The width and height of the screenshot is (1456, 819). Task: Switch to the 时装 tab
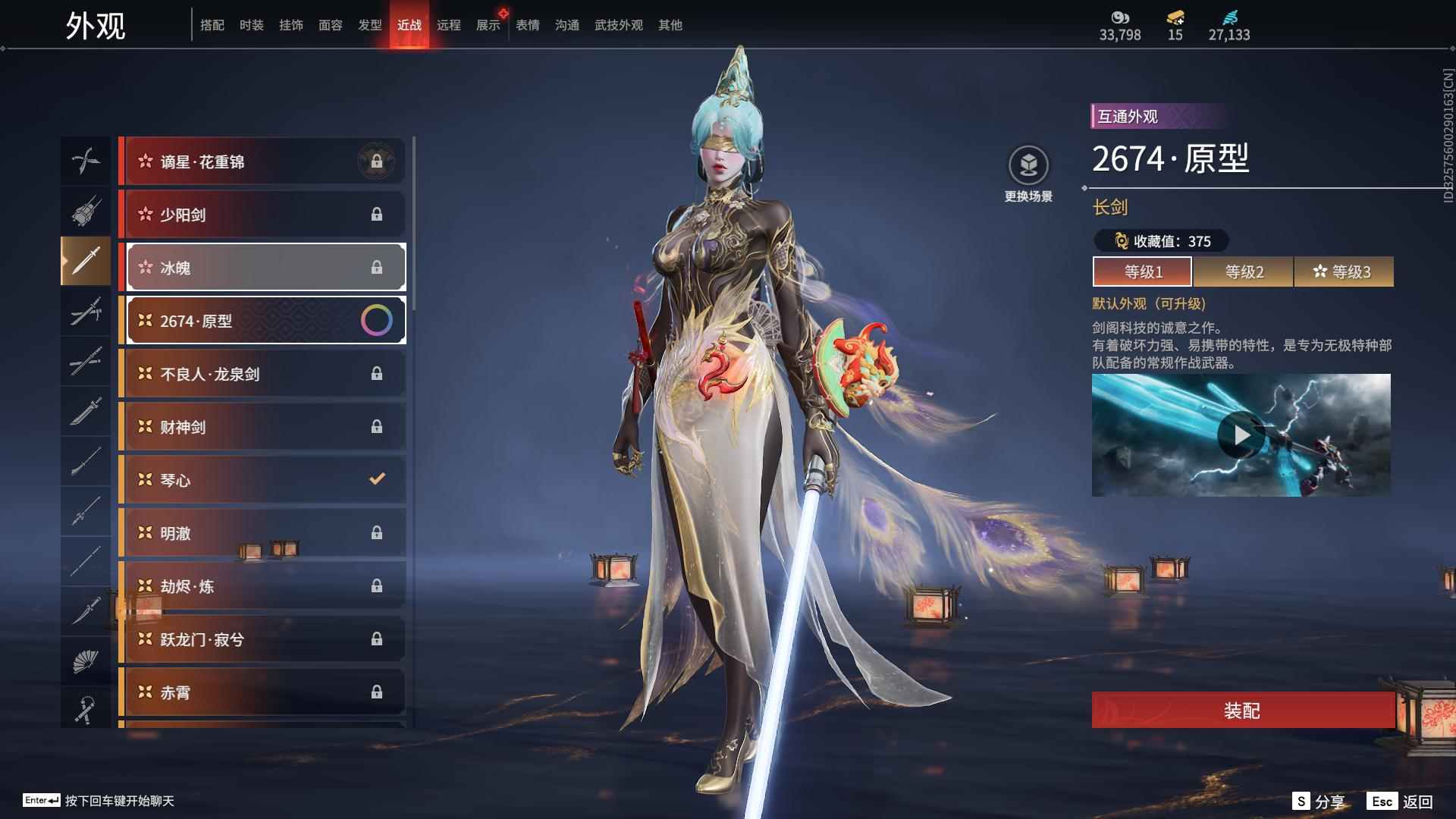[x=251, y=25]
